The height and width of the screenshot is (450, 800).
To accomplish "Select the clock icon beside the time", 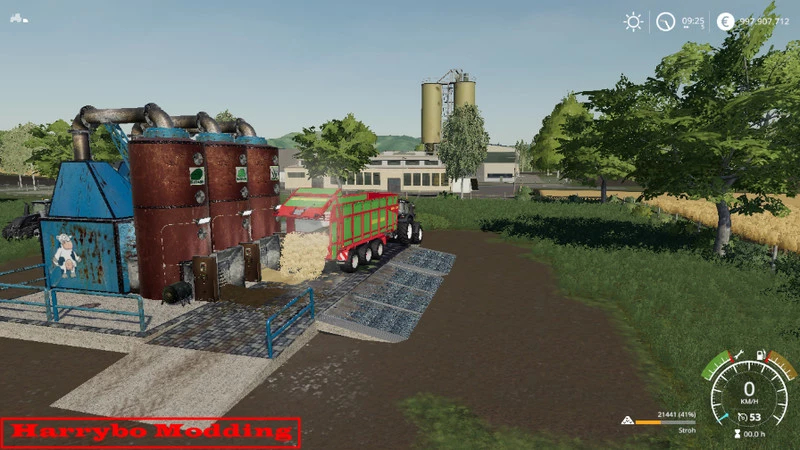I will [665, 21].
